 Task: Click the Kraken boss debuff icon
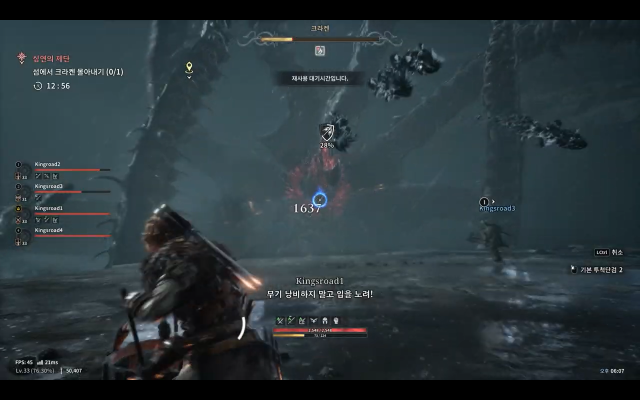coord(320,50)
